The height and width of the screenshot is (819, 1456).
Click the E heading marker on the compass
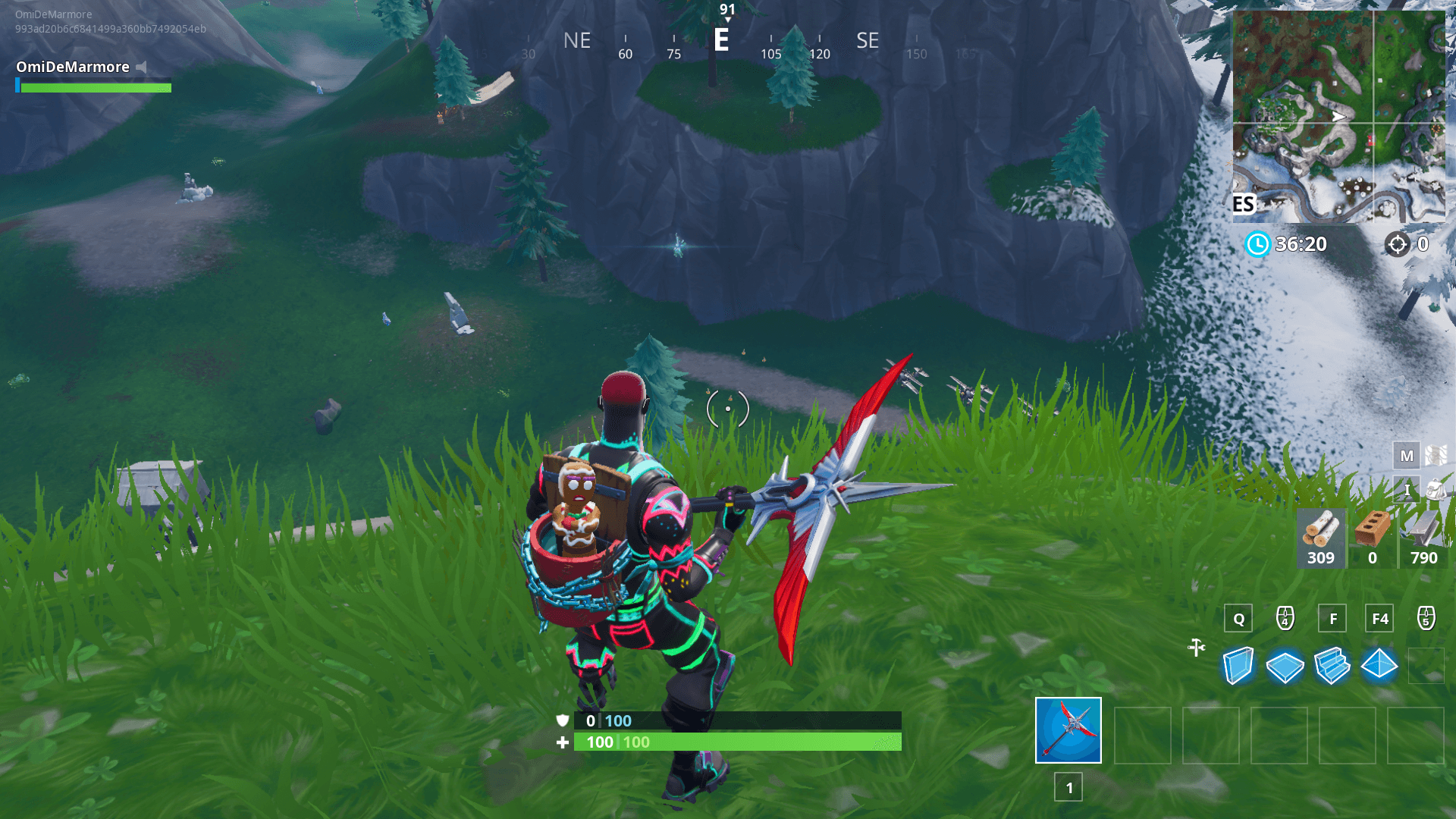tap(721, 41)
